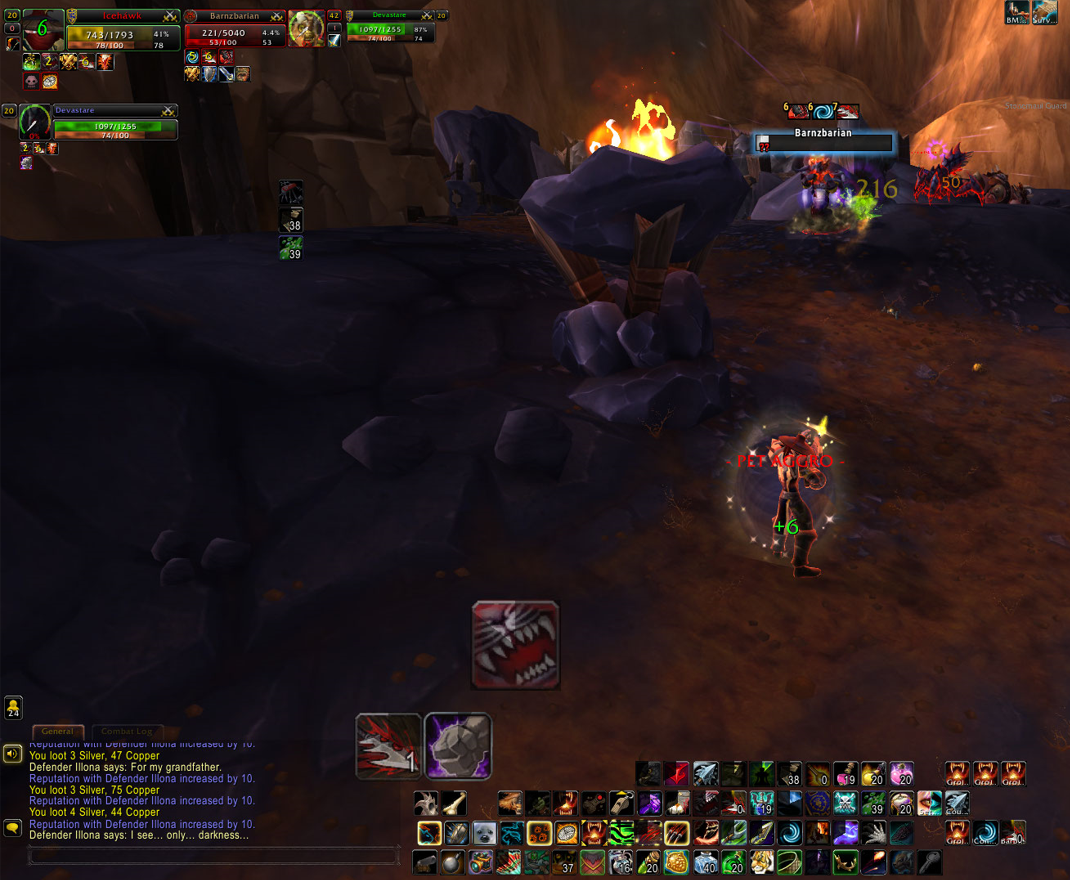Click the tiger face icon on the bottom bar

(x=762, y=861)
